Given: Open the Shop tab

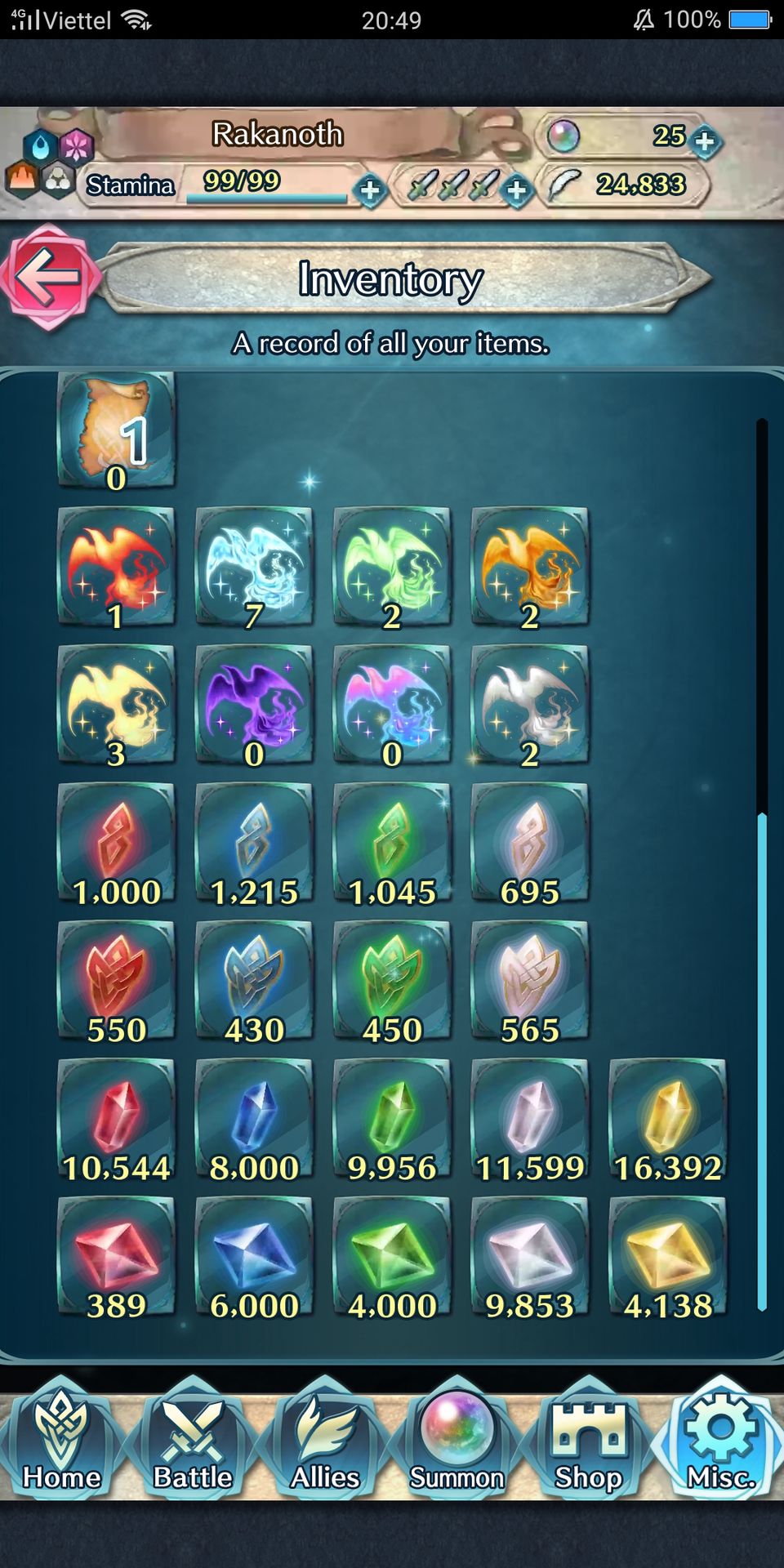Looking at the screenshot, I should 589,1440.
